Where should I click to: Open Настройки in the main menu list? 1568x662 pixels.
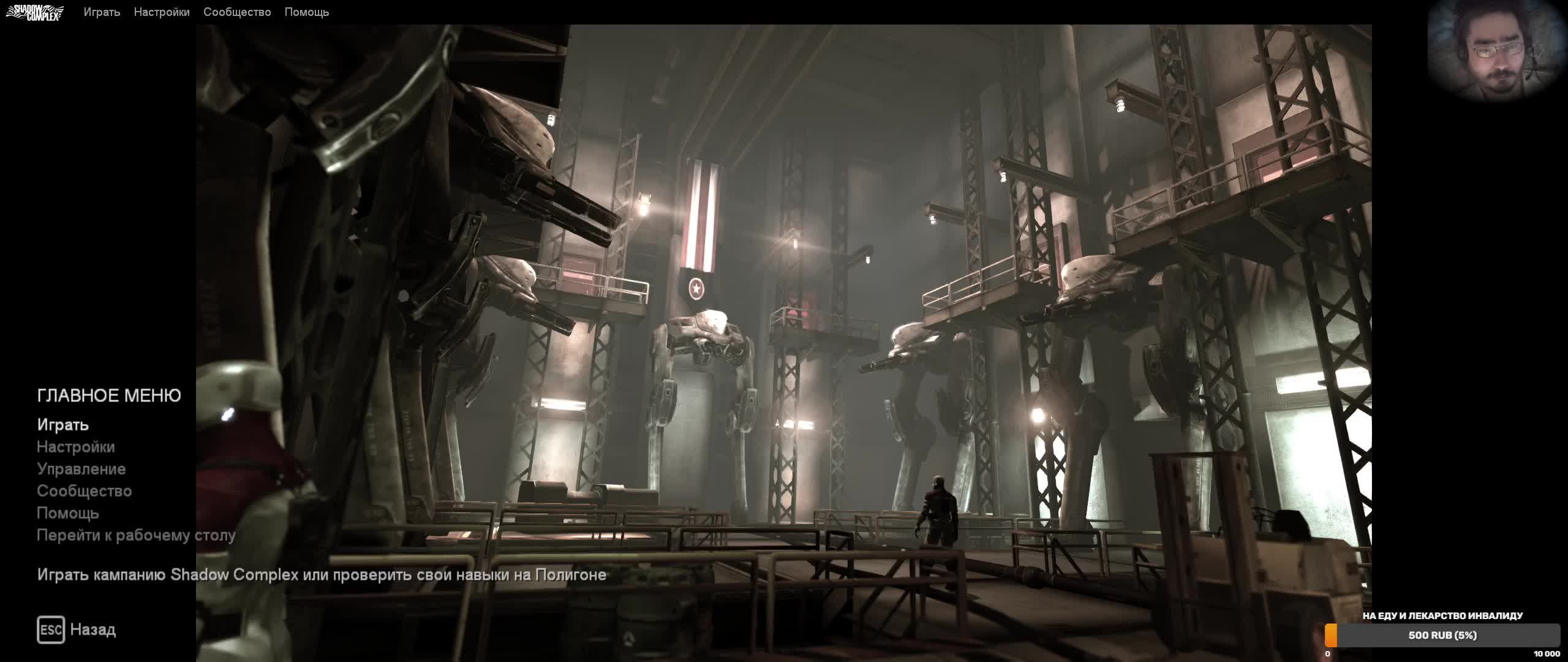coord(76,447)
